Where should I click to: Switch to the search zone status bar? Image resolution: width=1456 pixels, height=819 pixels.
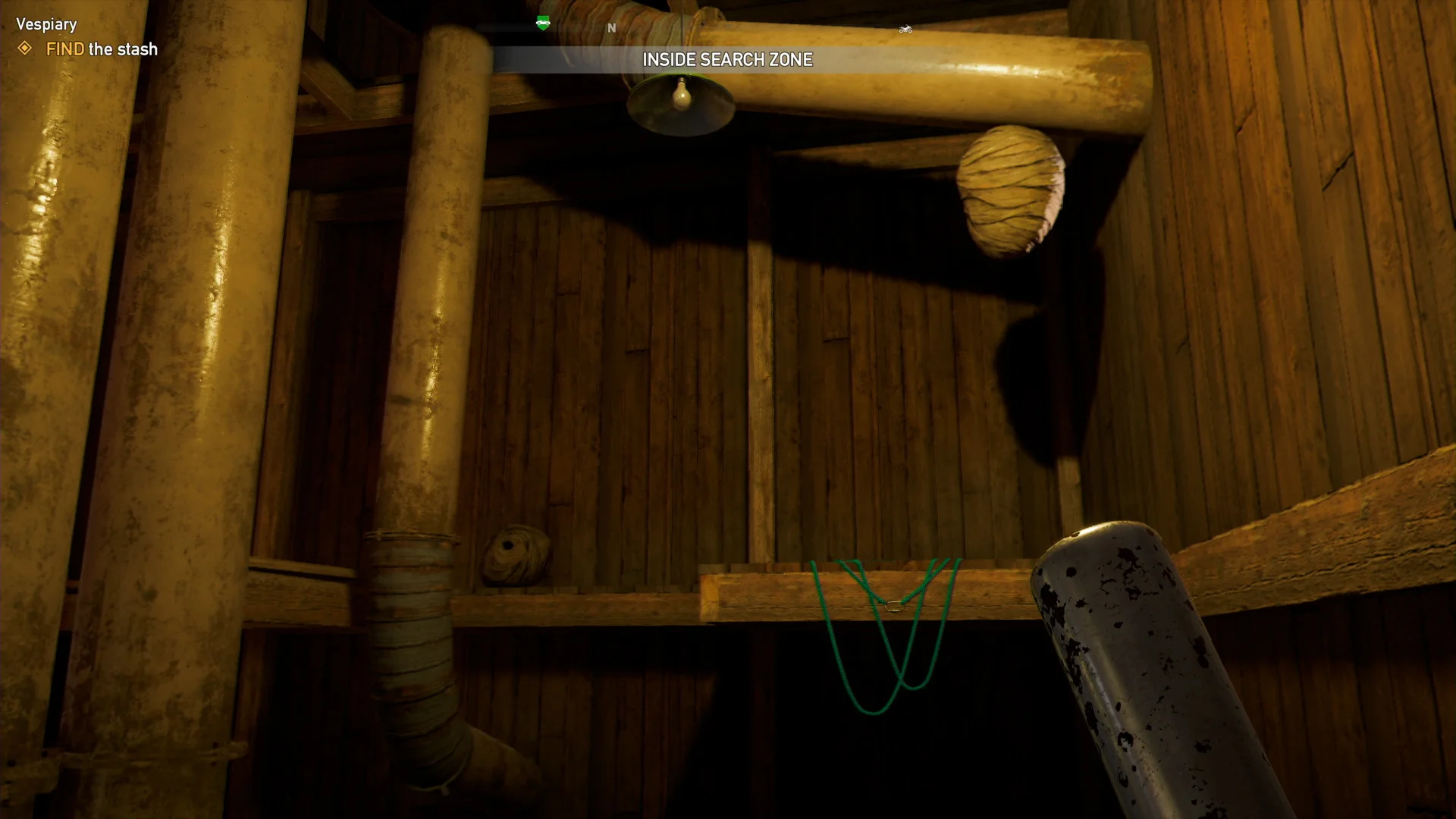pos(727,59)
